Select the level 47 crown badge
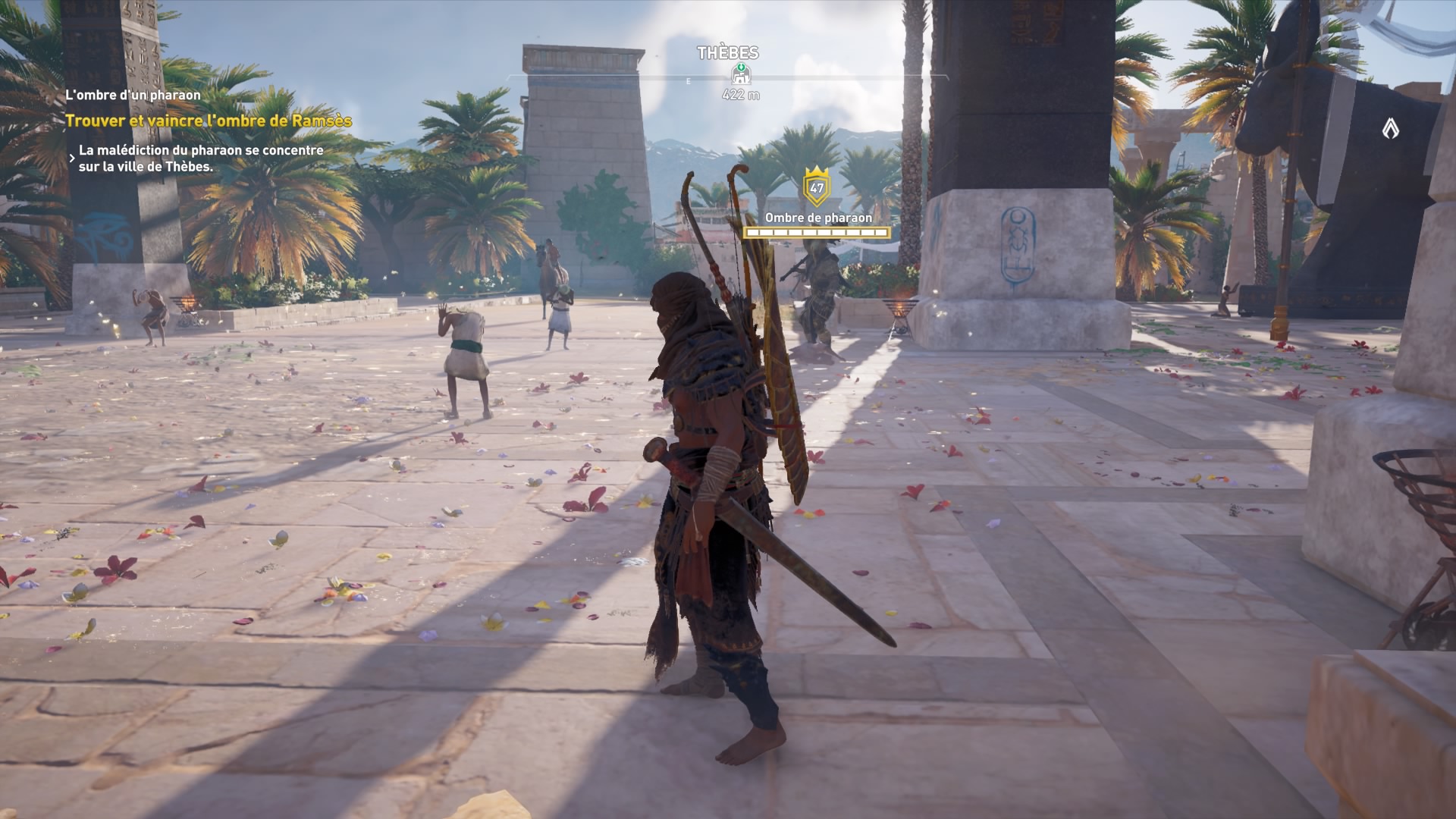Viewport: 1456px width, 819px height. (815, 185)
